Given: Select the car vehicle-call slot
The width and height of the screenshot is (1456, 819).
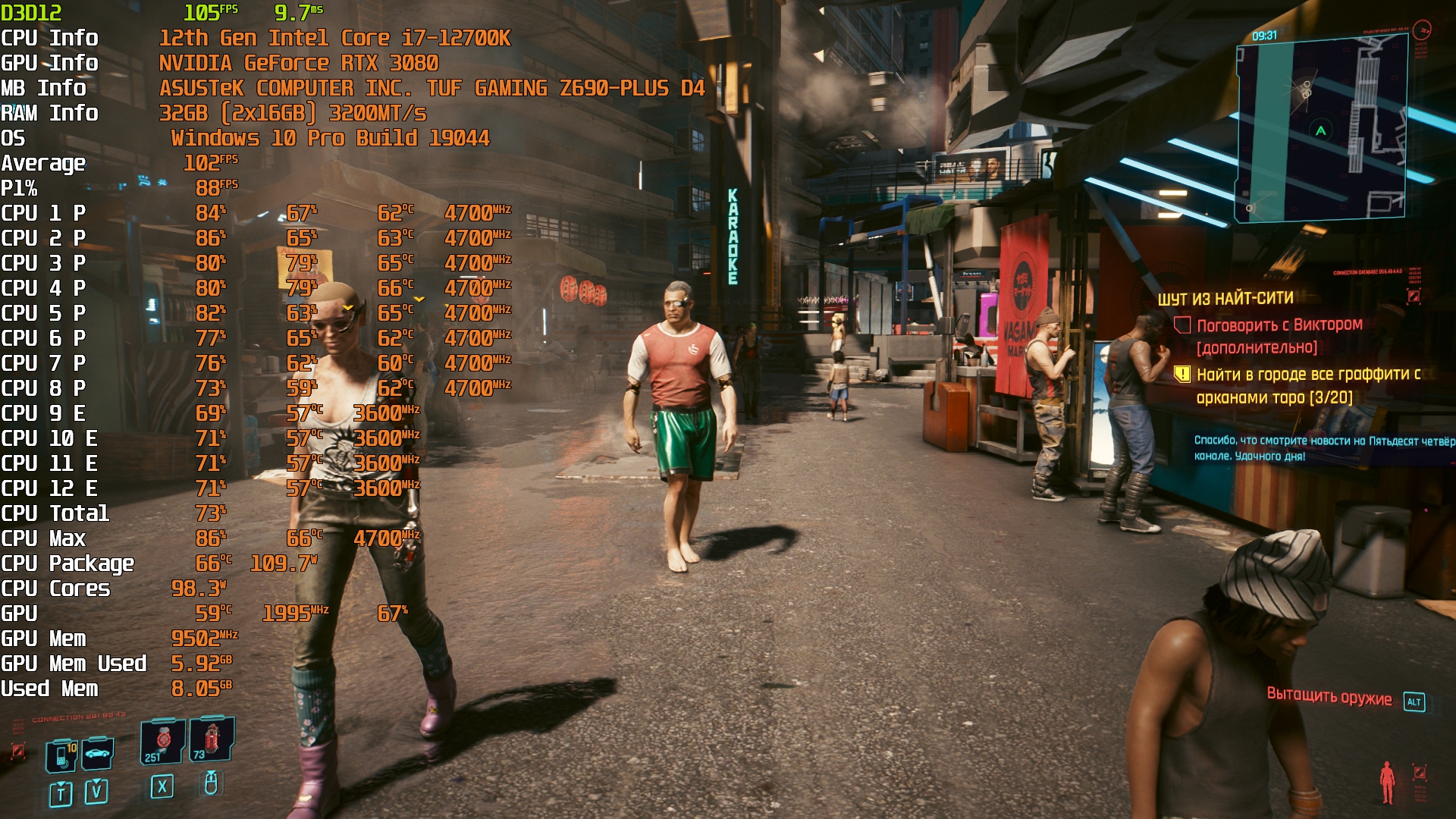Looking at the screenshot, I should click(x=97, y=753).
